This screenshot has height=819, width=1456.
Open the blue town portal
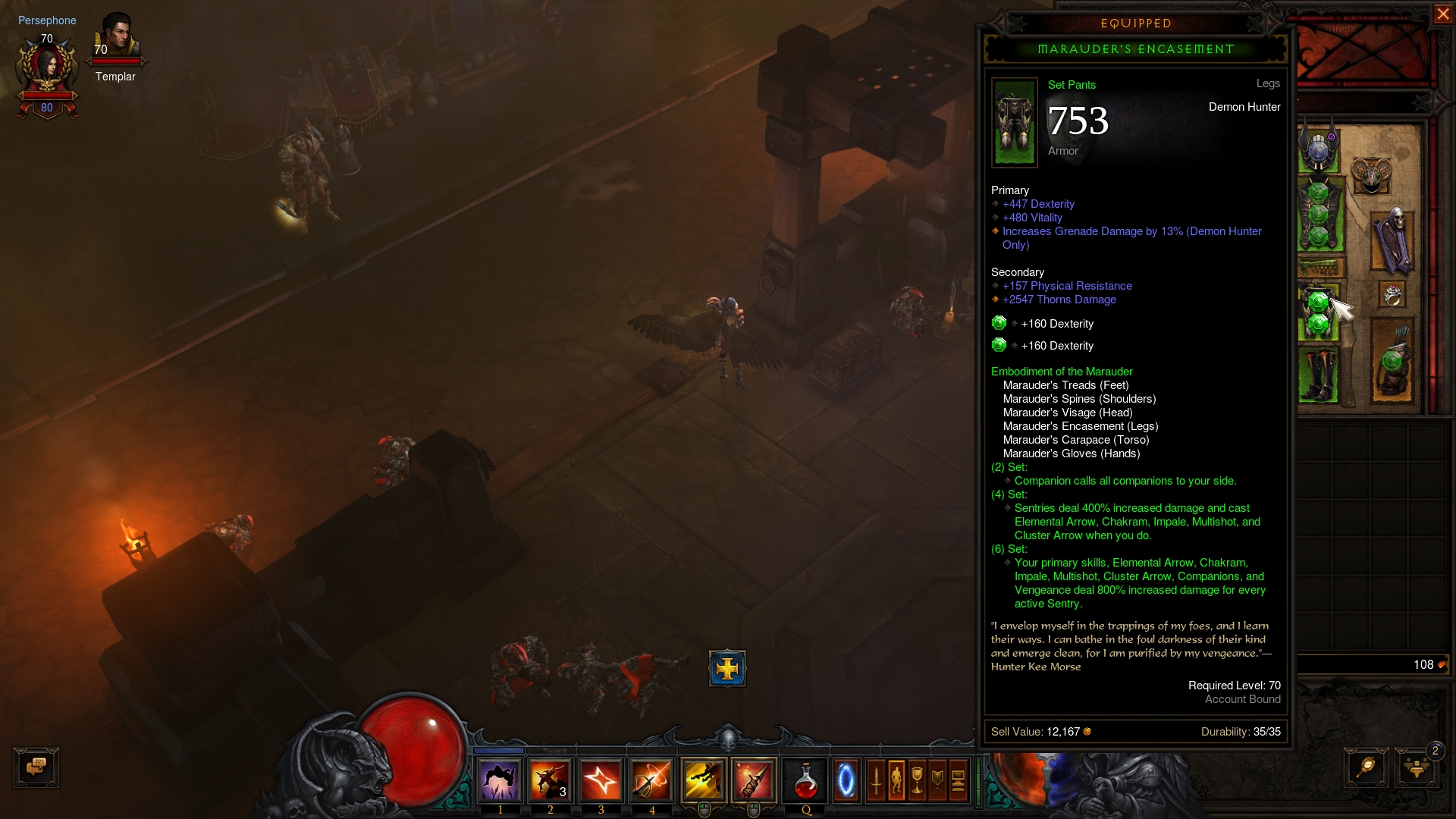coord(846,780)
